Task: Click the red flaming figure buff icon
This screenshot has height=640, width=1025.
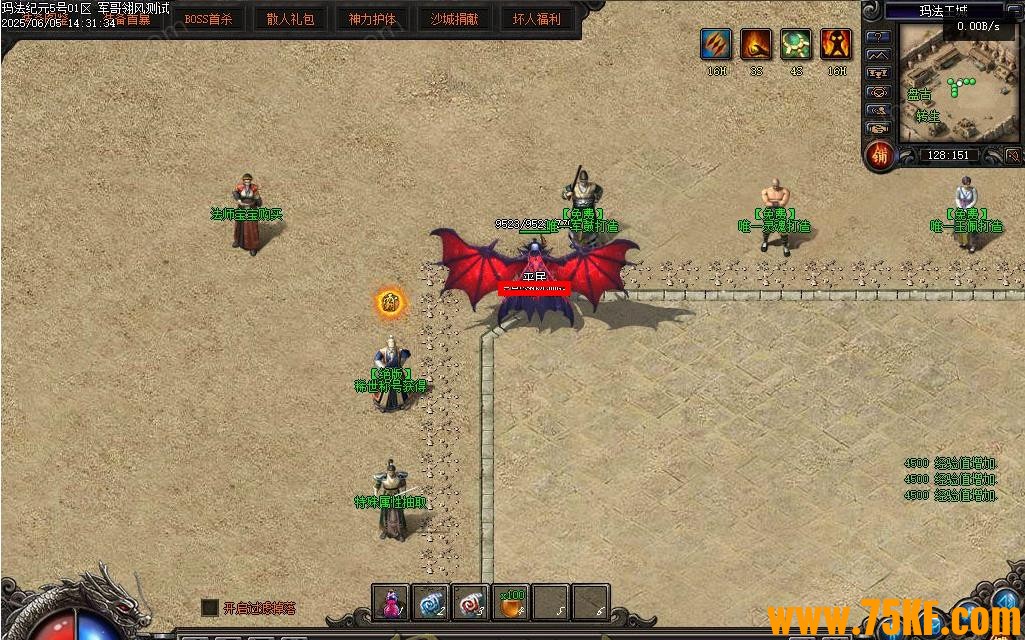Action: (836, 45)
